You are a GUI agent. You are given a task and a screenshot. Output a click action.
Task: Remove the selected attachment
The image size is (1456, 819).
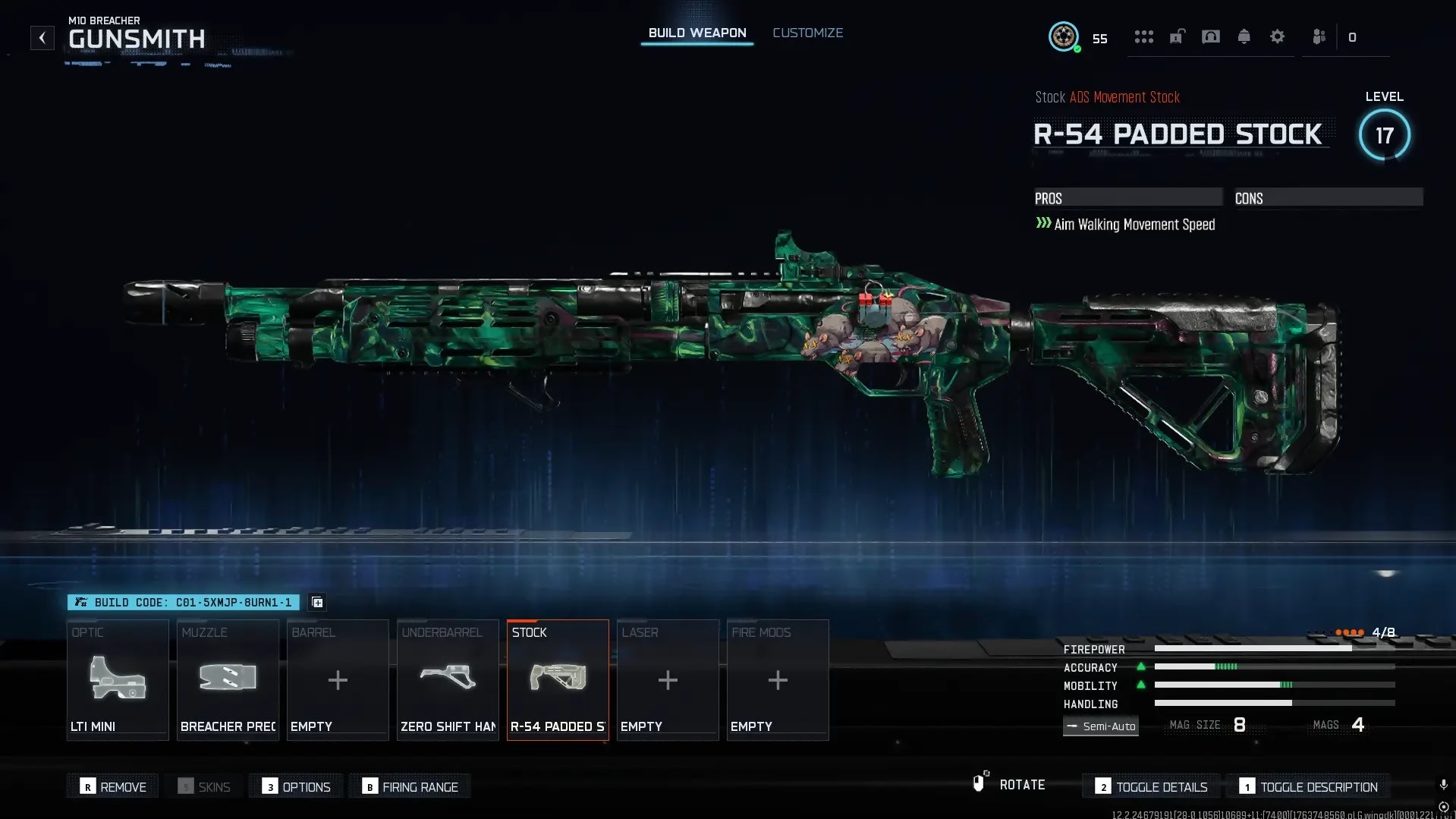[x=113, y=786]
